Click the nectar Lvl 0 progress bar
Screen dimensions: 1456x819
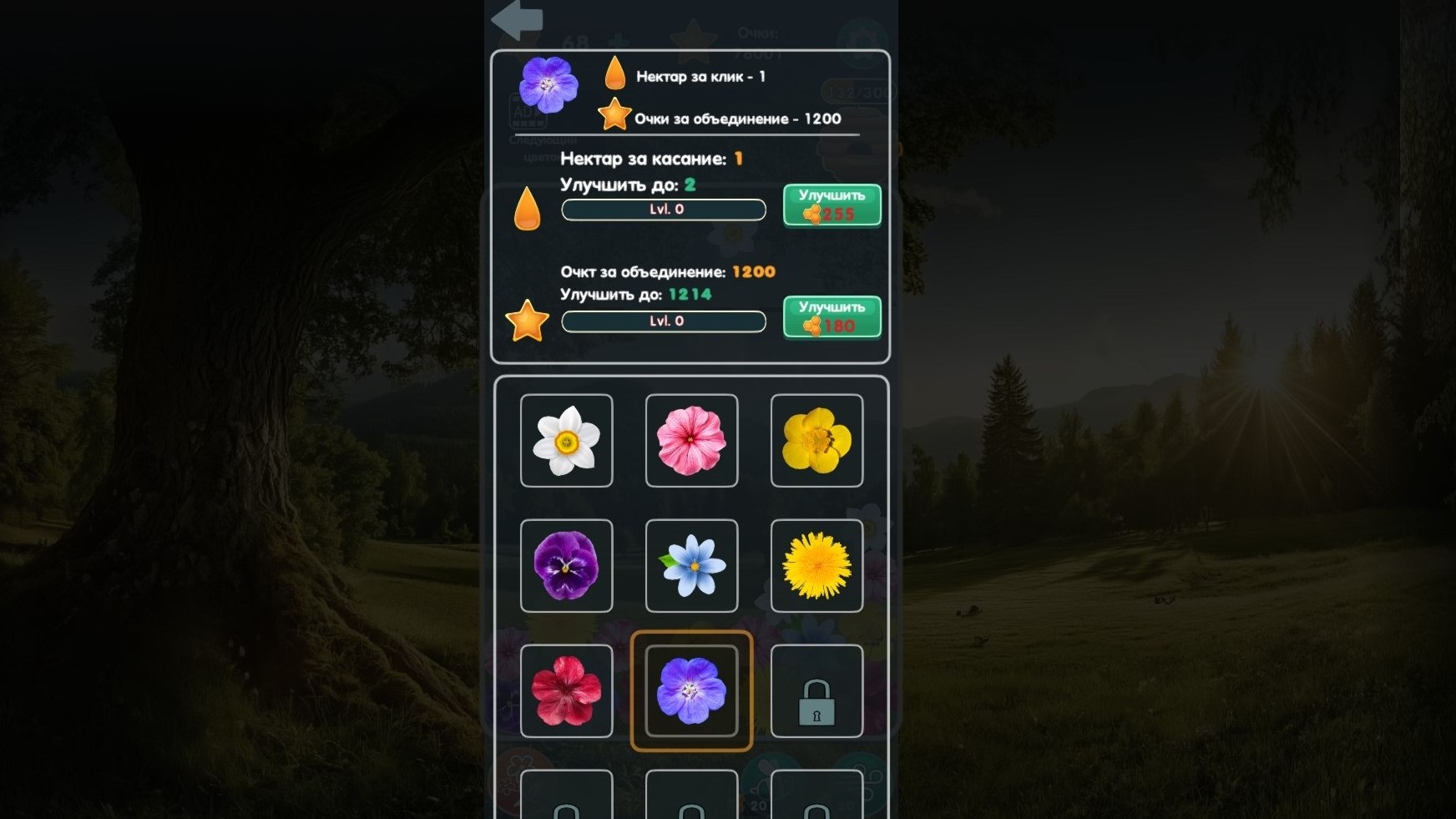(x=664, y=210)
